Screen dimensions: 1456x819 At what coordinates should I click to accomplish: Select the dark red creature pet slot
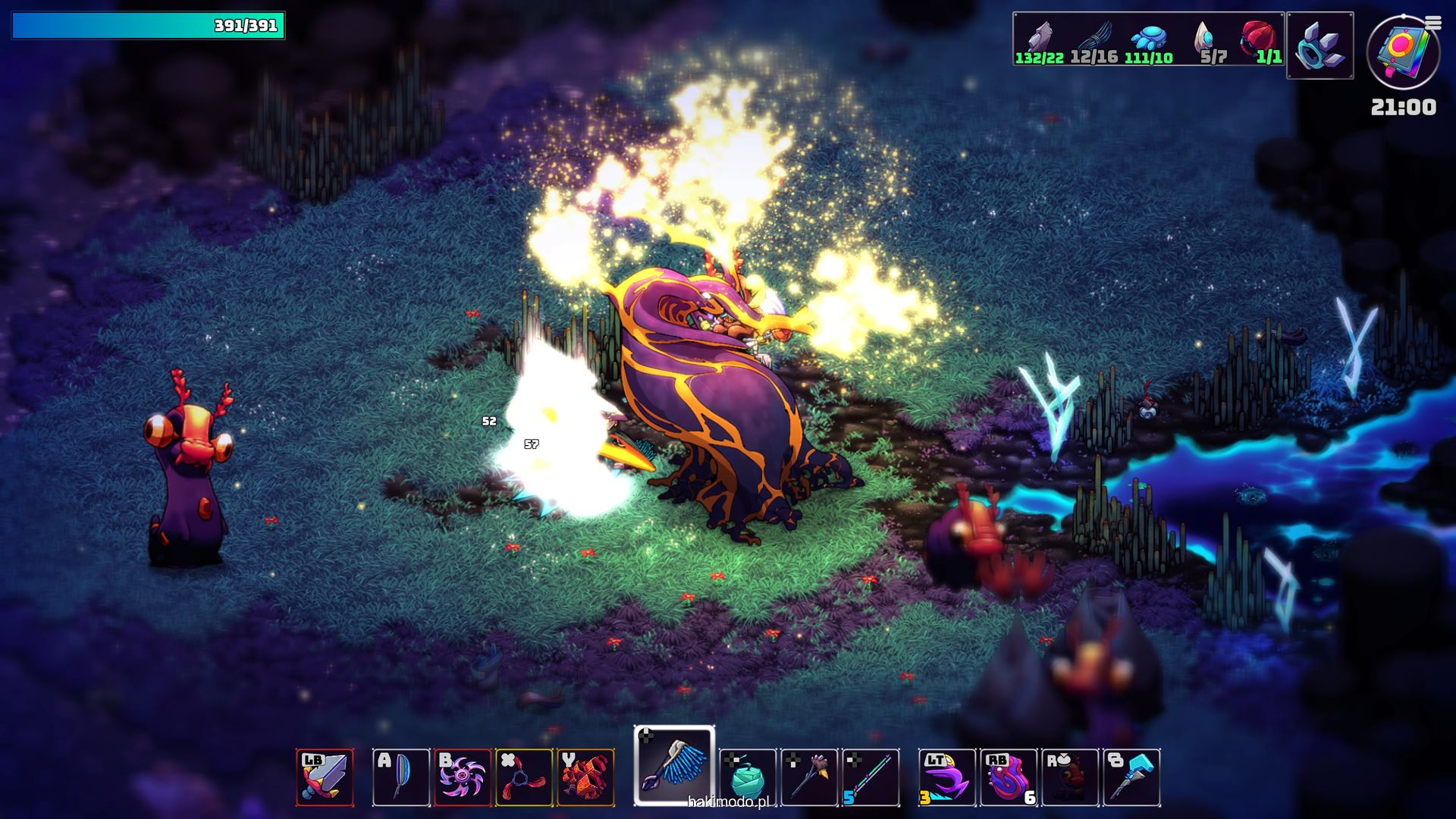pyautogui.click(x=1070, y=777)
